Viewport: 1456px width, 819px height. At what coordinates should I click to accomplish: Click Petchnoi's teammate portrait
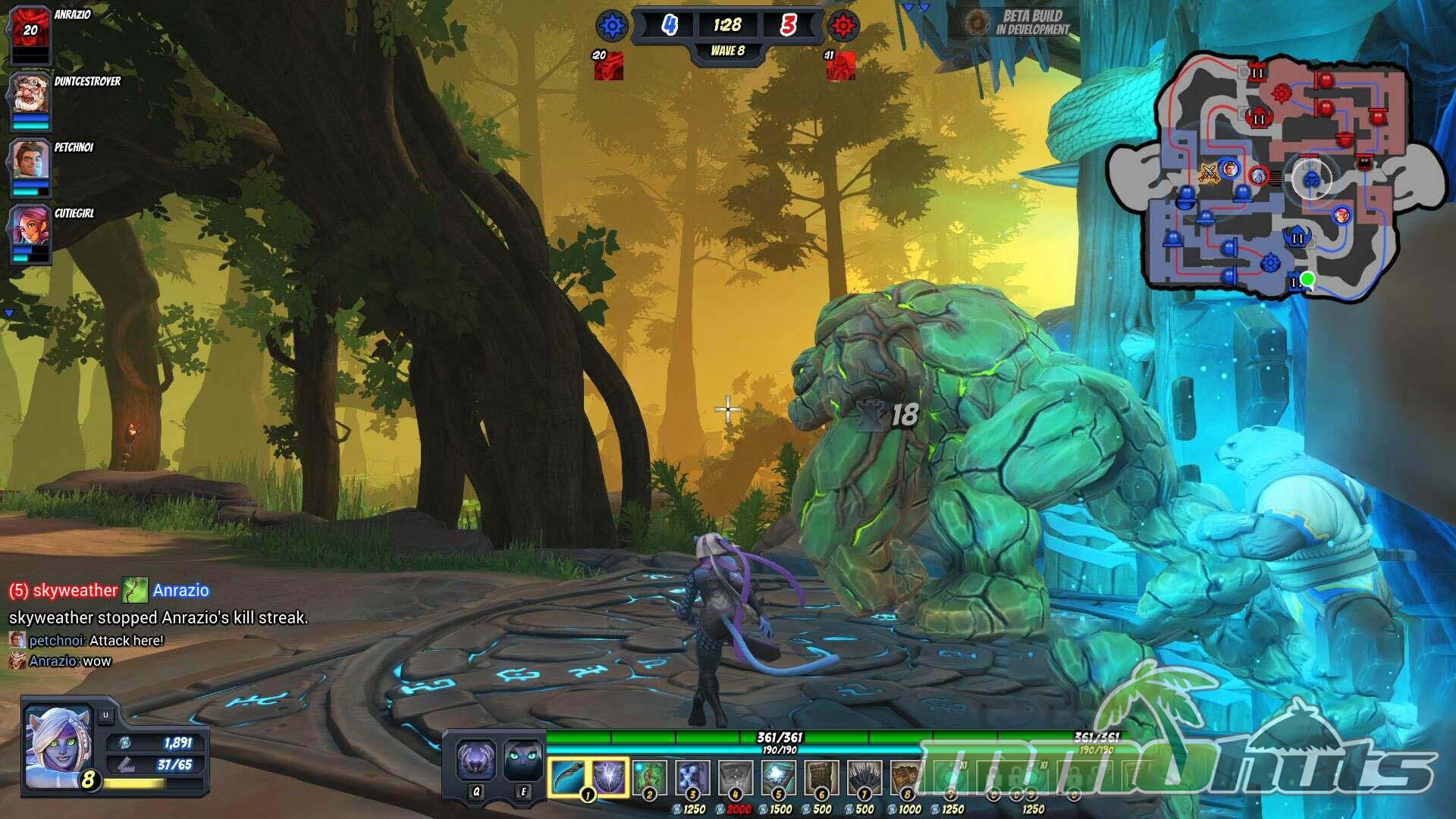(30, 161)
